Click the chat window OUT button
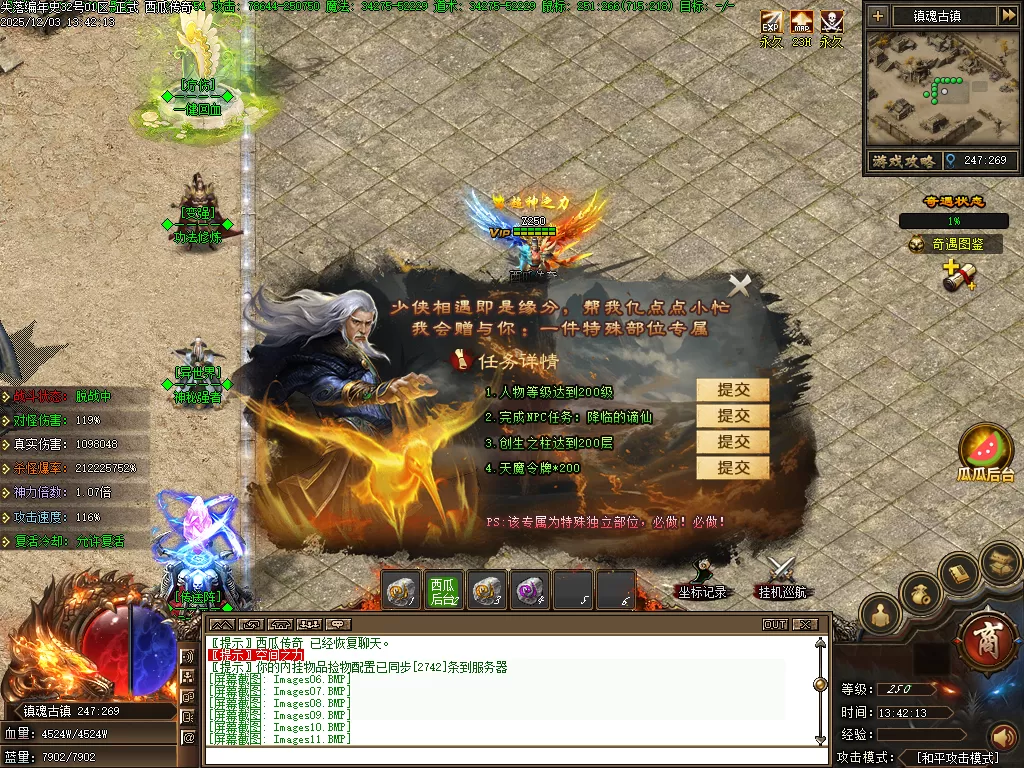Viewport: 1024px width, 768px height. (x=775, y=624)
